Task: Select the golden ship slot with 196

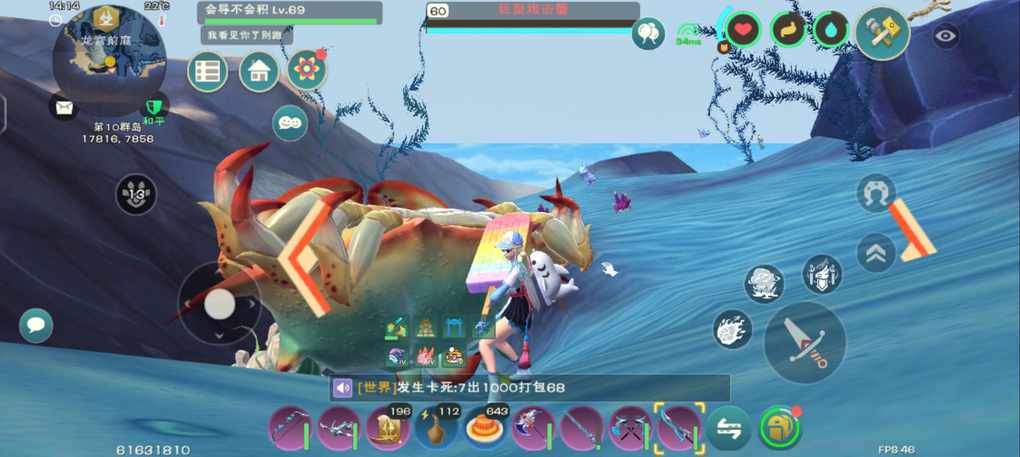Action: point(387,429)
